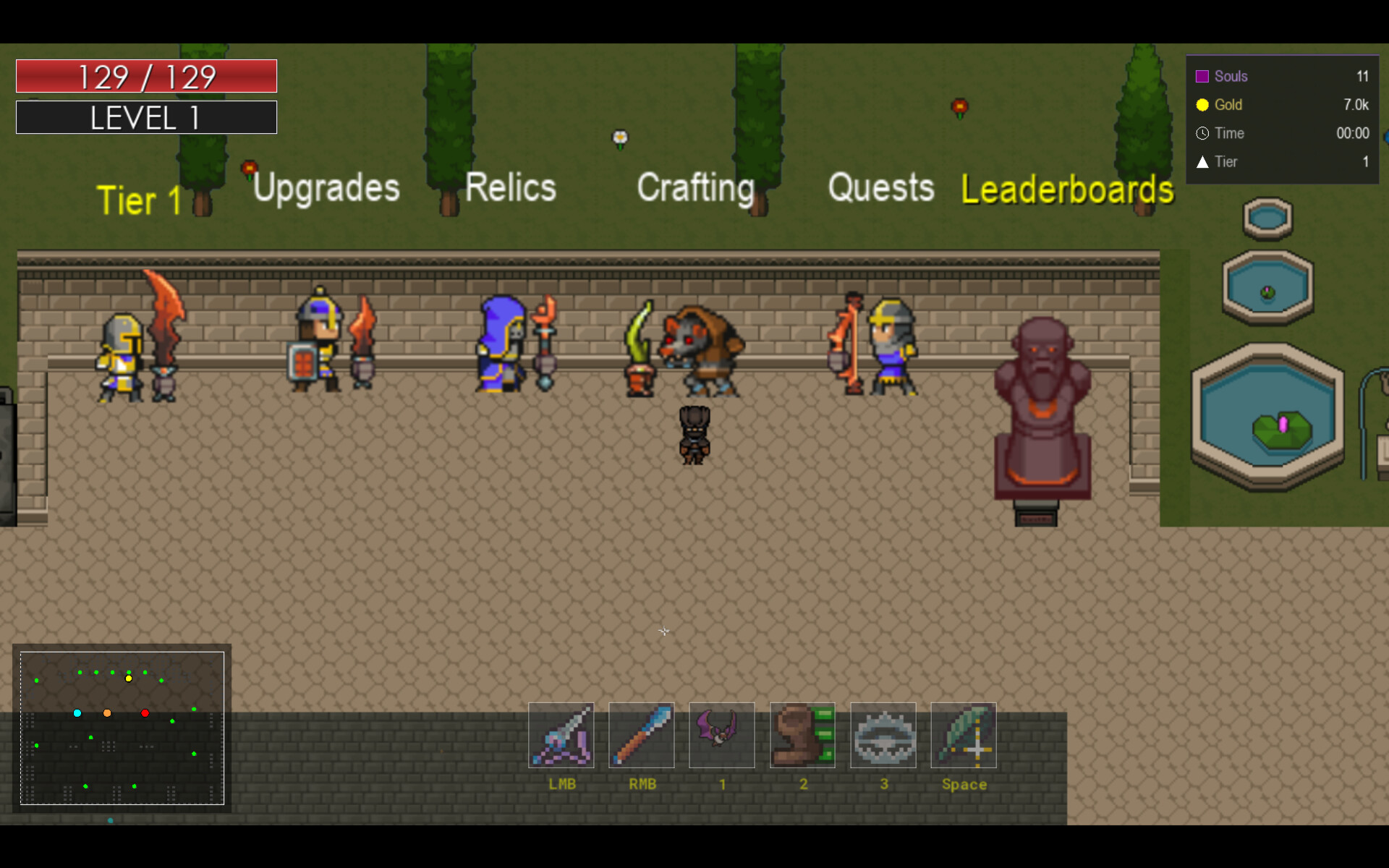Use the boot item in slot 2

[x=802, y=736]
